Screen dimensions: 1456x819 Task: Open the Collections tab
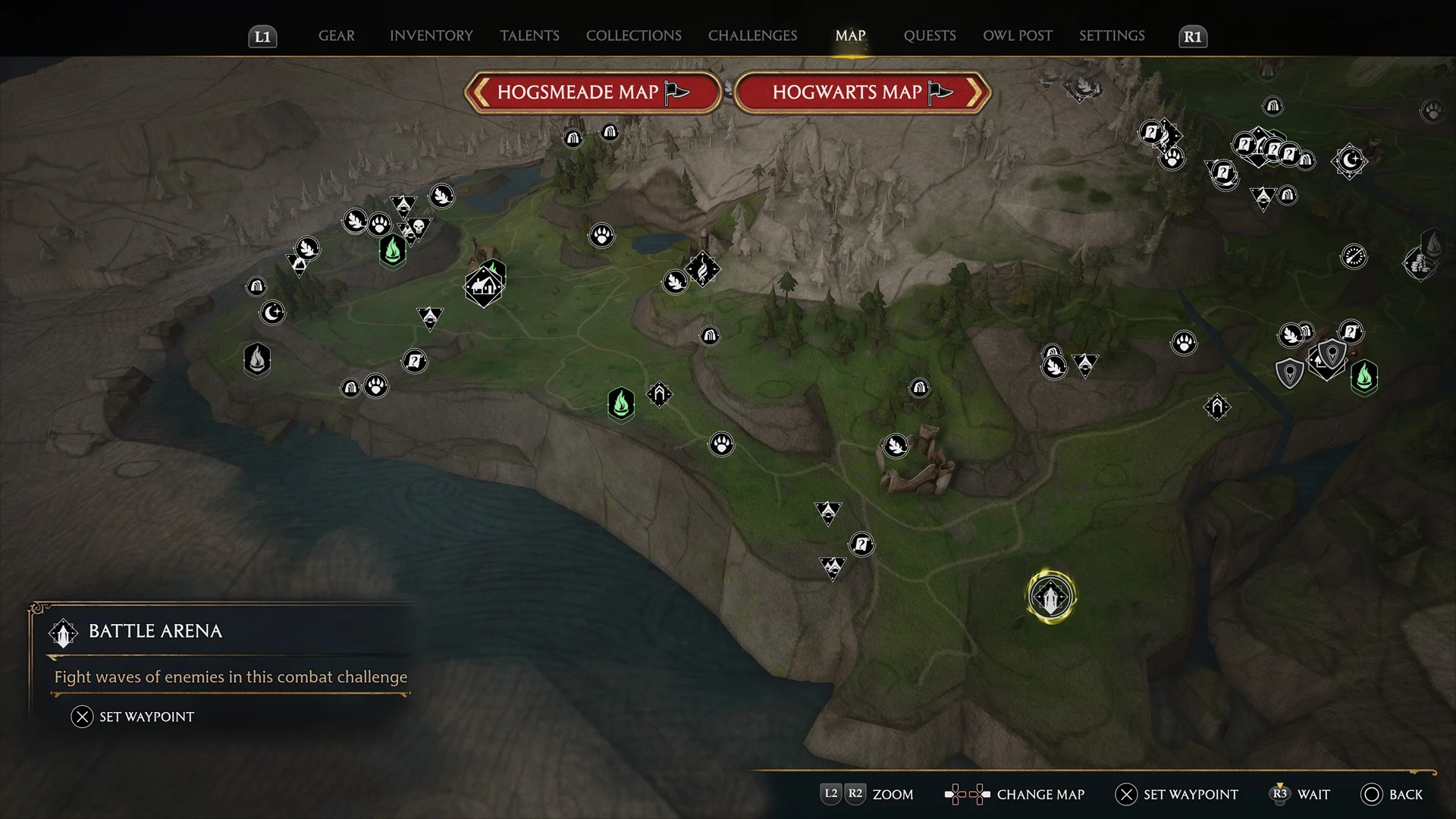tap(633, 36)
